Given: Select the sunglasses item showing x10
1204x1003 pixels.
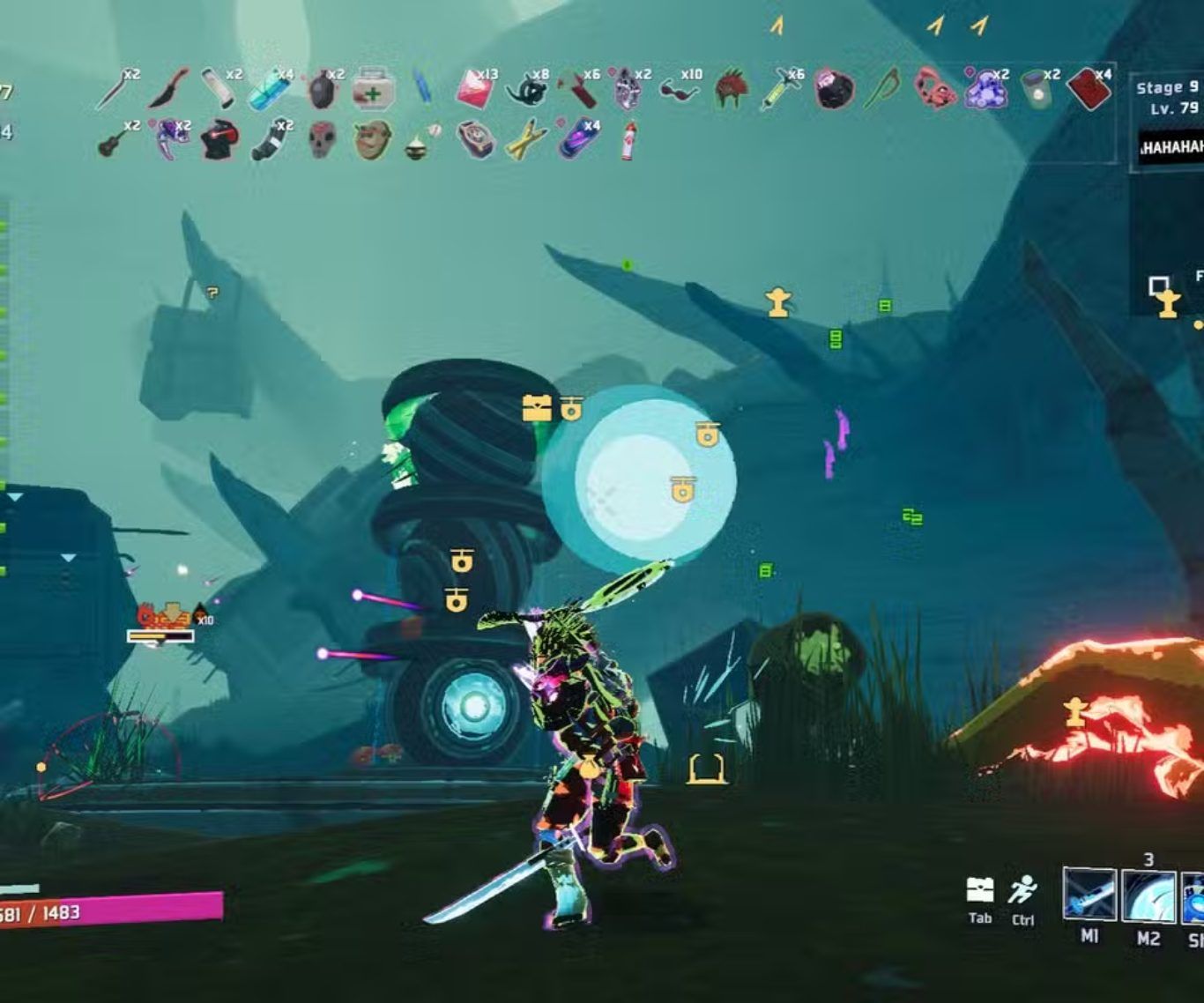Looking at the screenshot, I should pos(680,88).
